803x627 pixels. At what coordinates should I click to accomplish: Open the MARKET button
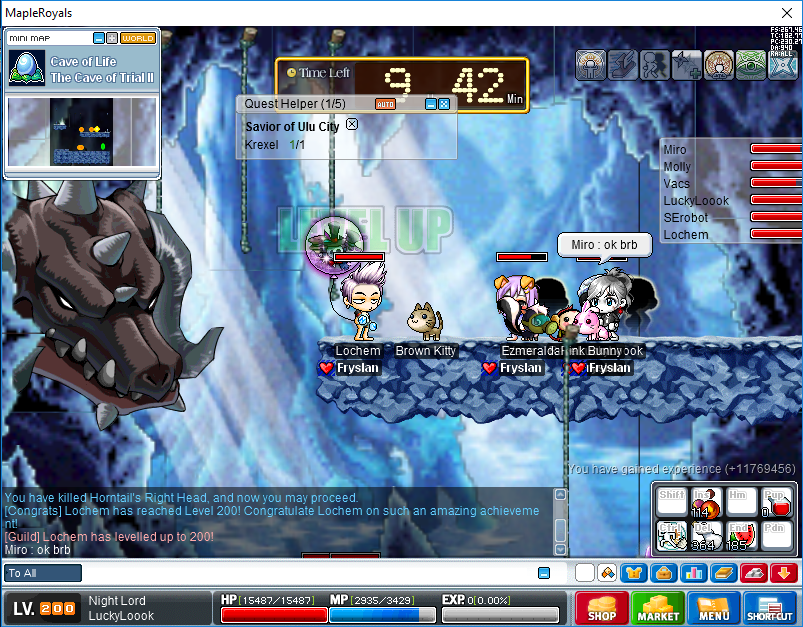click(x=658, y=608)
